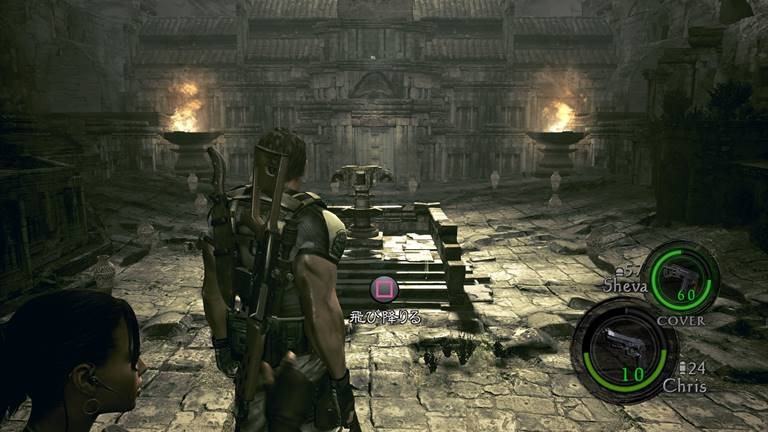The image size is (768, 432).
Task: Select Chris's handgun weapon icon
Action: [x=617, y=345]
